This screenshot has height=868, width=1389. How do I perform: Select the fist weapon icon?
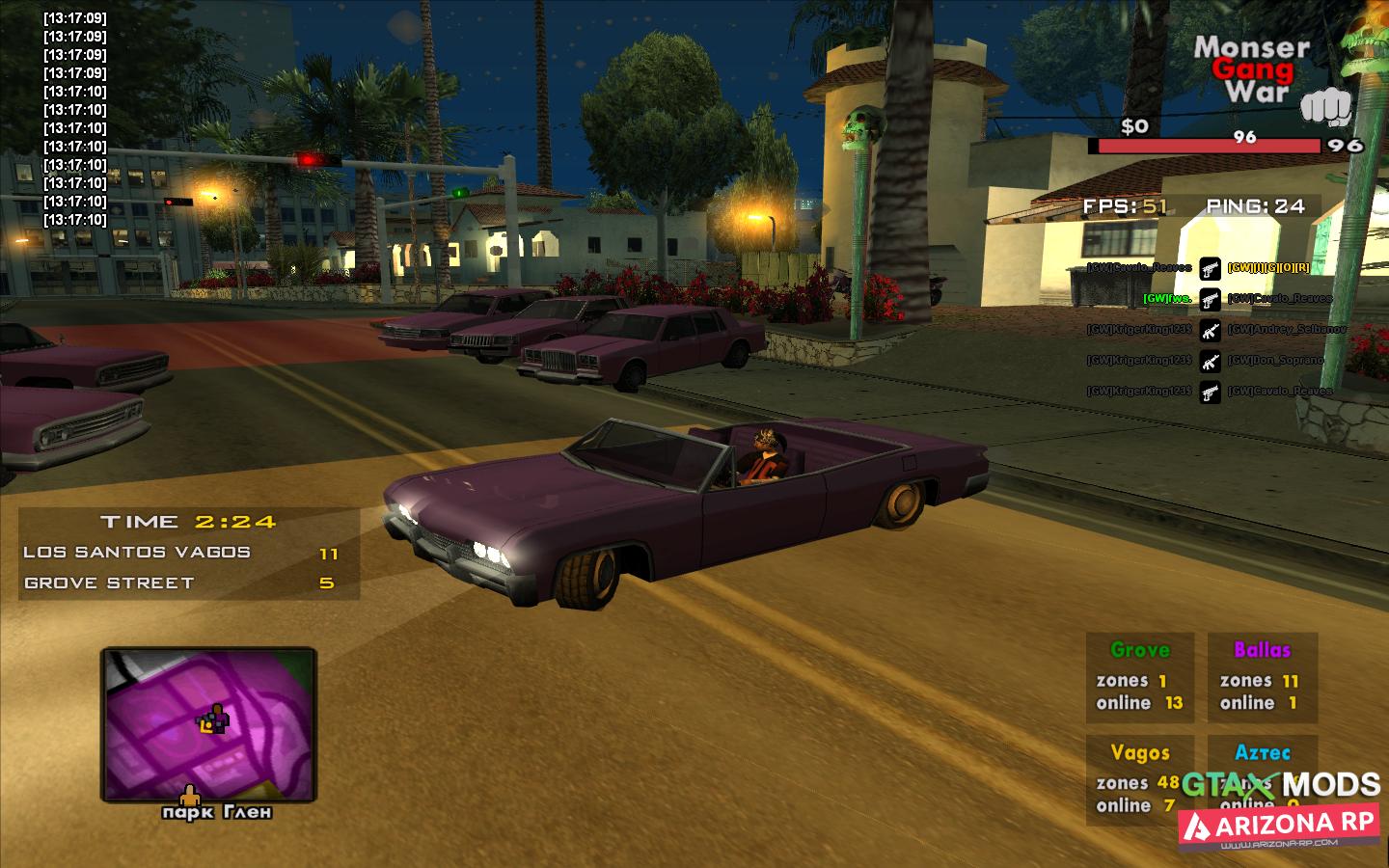coord(1329,108)
